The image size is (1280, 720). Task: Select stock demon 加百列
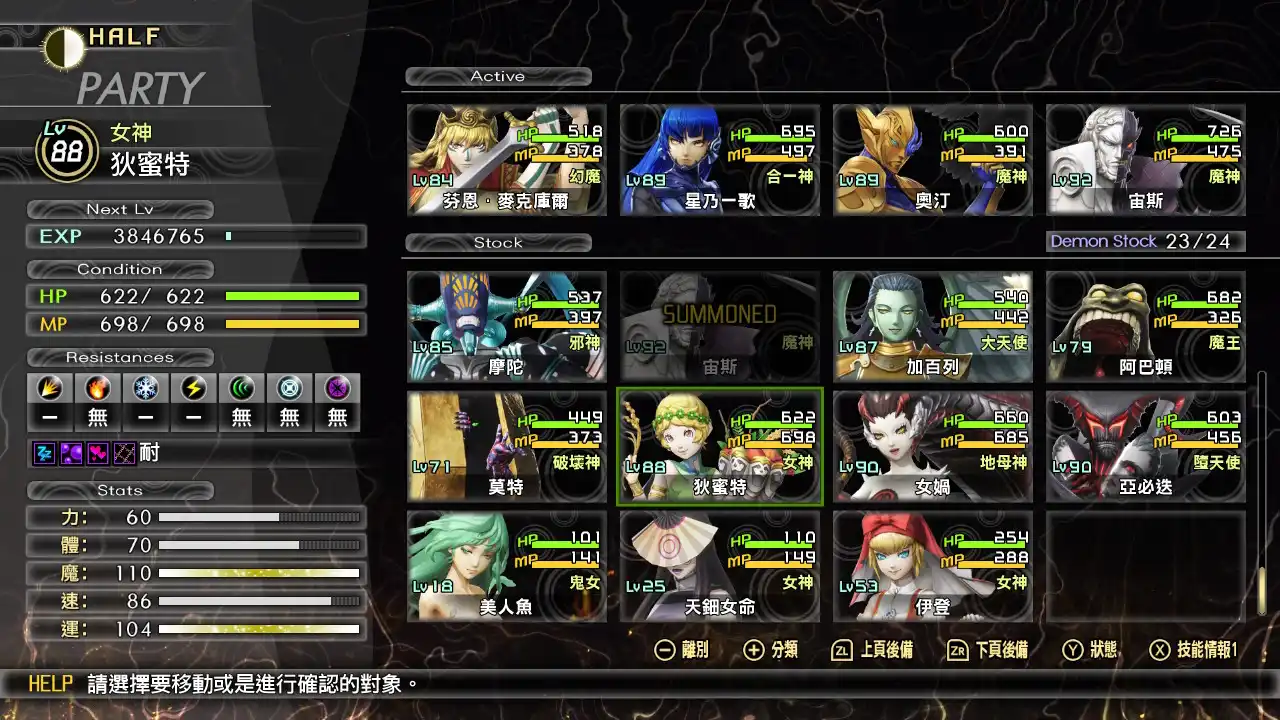[x=933, y=327]
